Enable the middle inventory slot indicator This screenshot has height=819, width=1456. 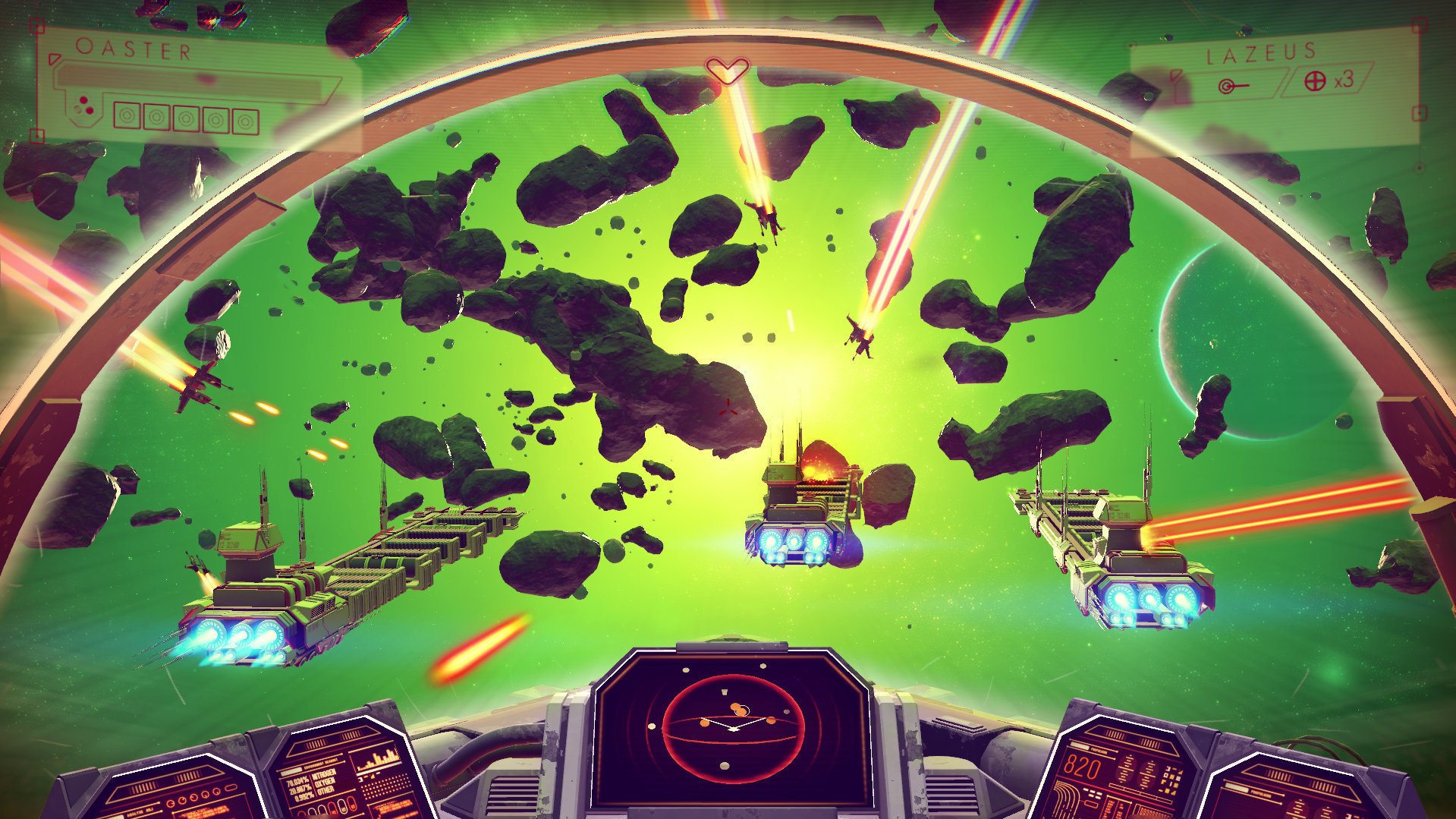tap(186, 118)
